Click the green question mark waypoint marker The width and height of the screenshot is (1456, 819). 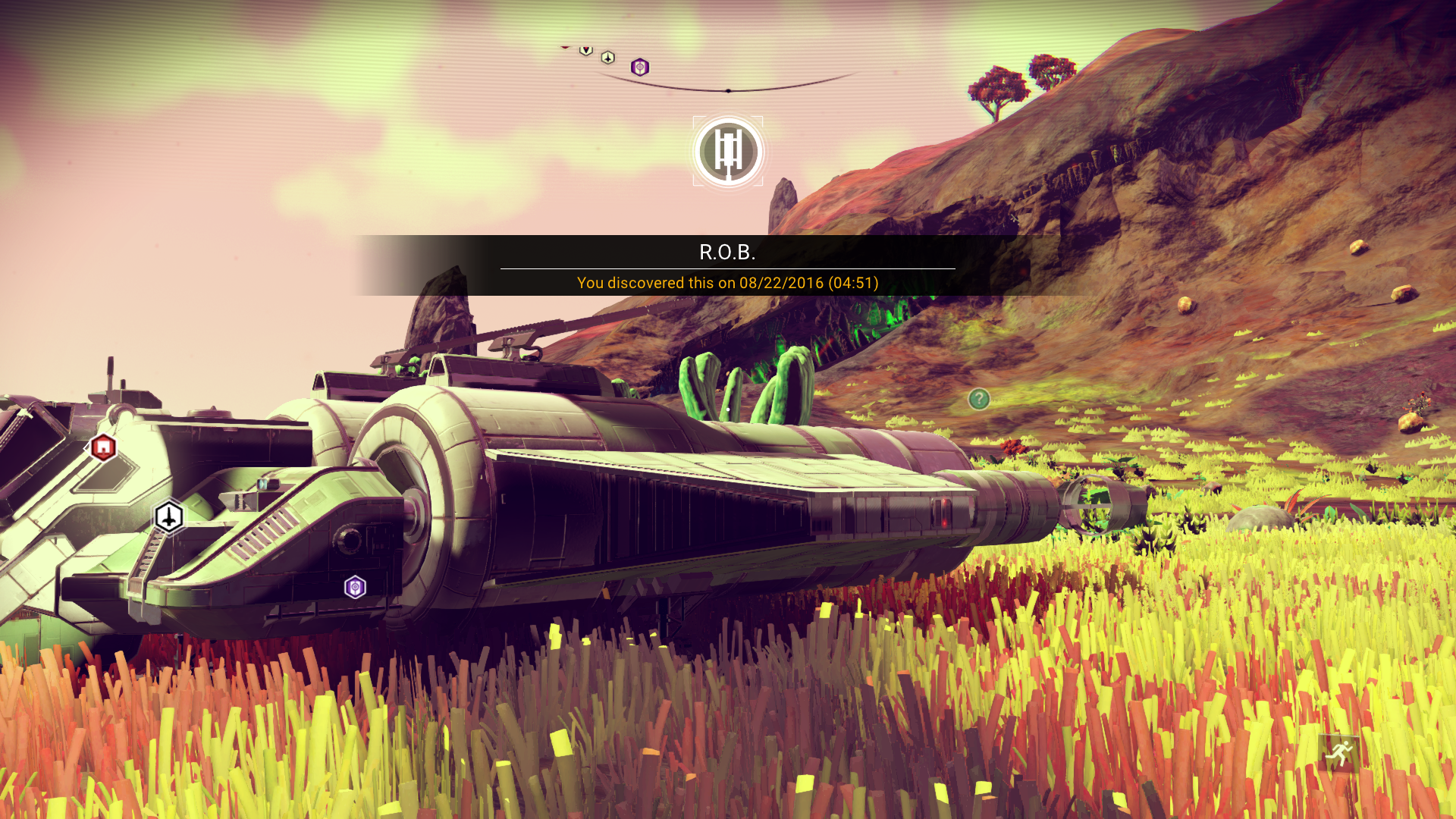click(x=979, y=399)
